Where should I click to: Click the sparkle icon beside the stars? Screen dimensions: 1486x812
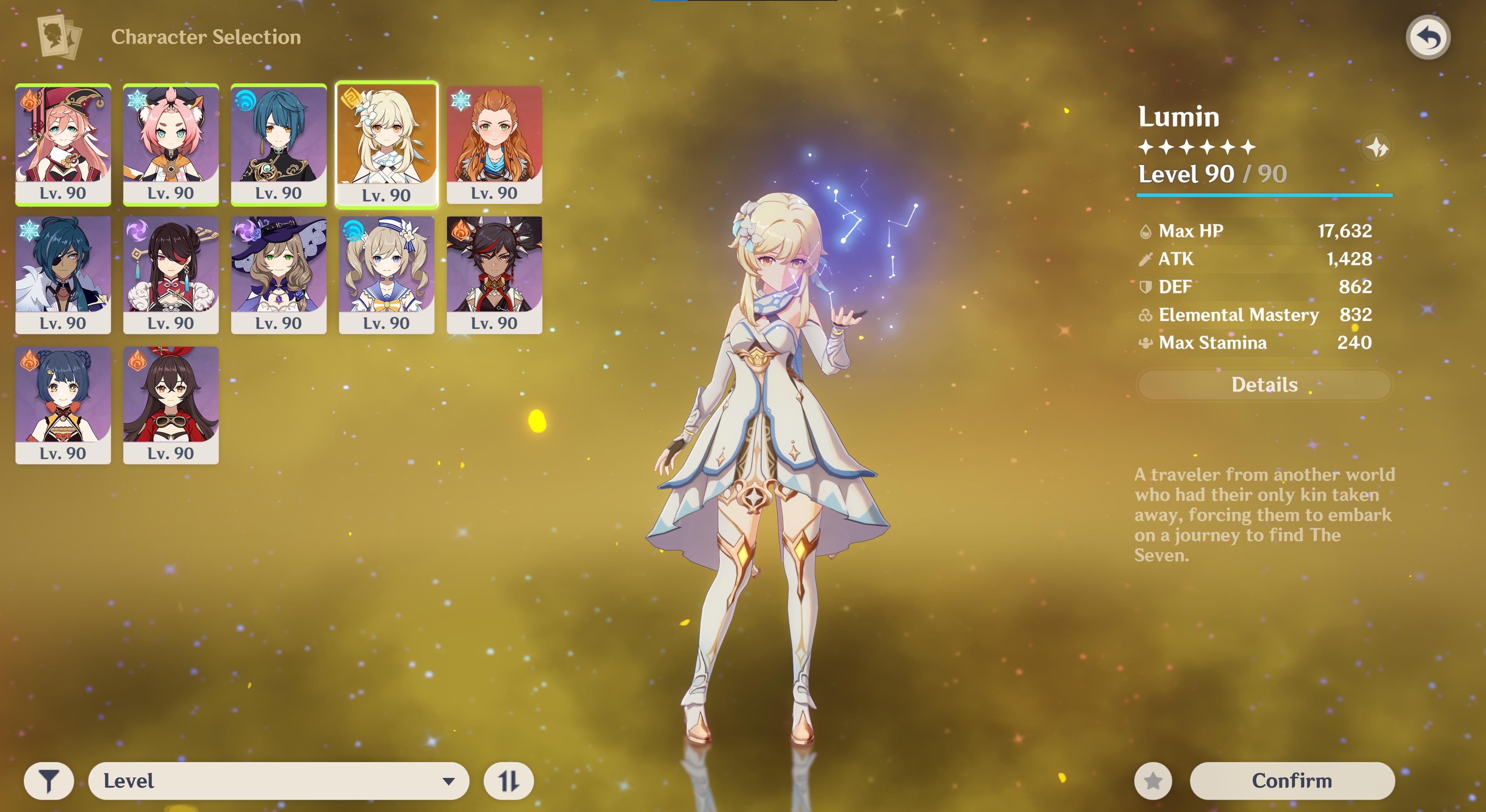[x=1377, y=148]
